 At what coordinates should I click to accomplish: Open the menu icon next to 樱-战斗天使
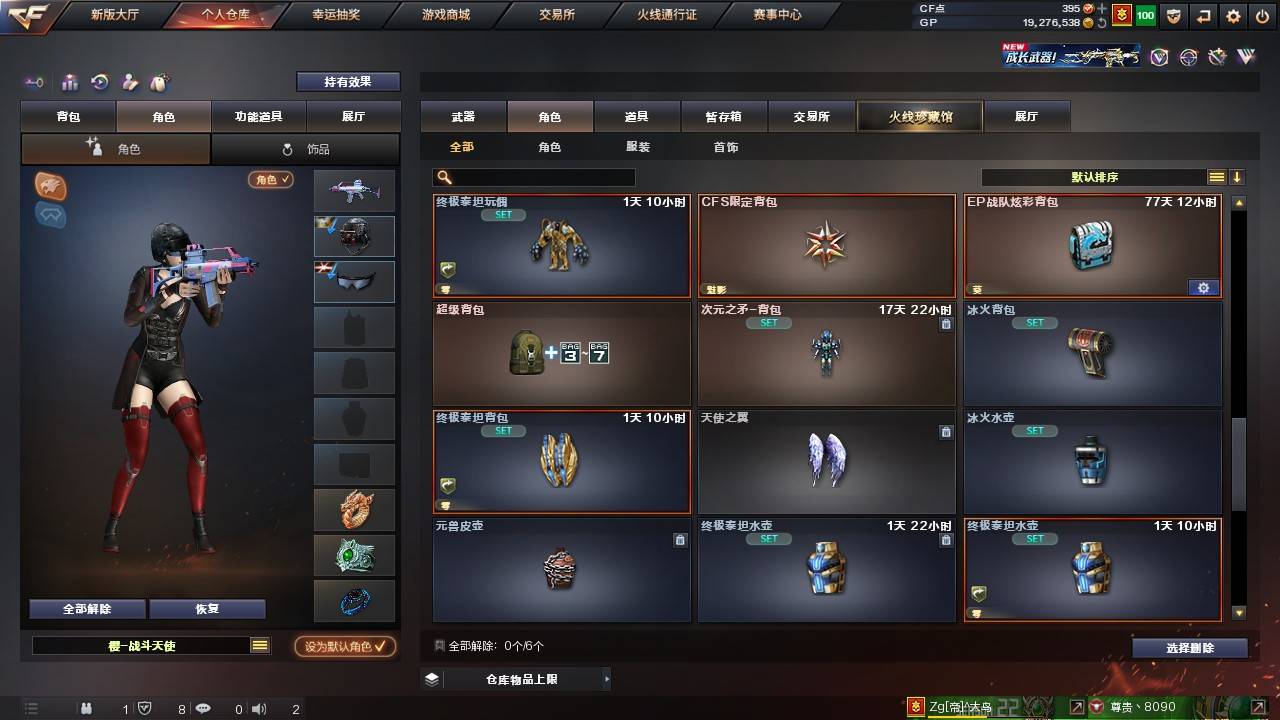click(260, 647)
